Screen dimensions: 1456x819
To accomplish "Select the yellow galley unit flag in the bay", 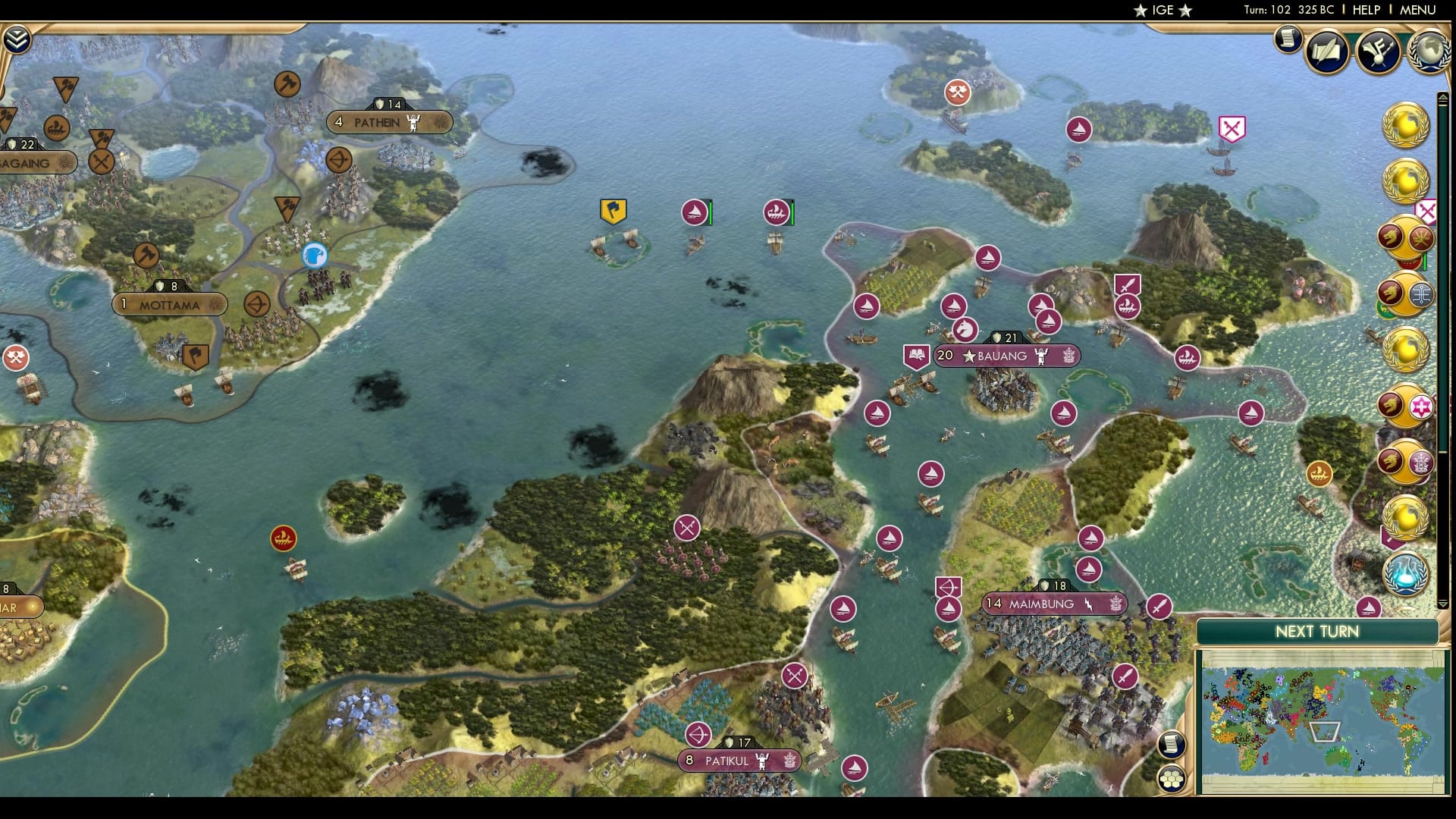I will point(614,211).
